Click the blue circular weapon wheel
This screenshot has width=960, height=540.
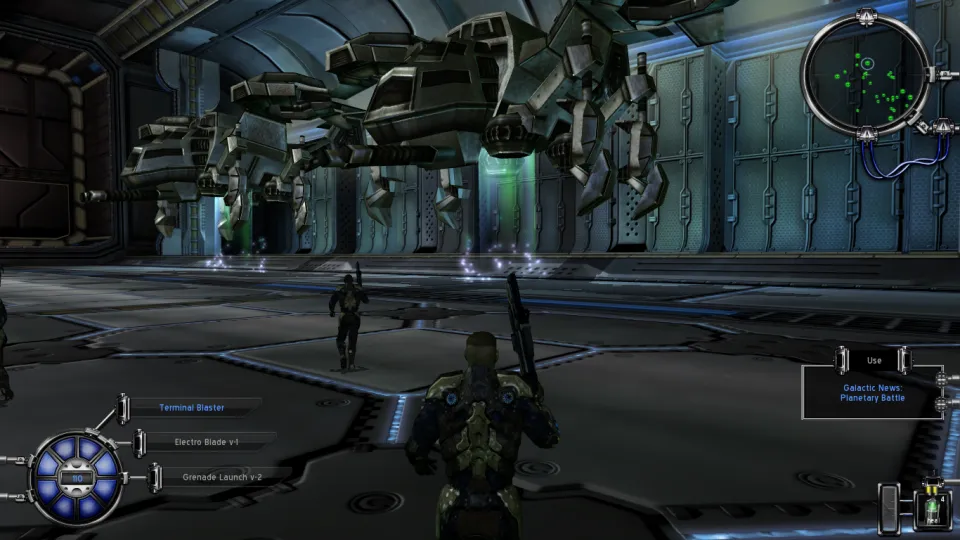(x=77, y=478)
